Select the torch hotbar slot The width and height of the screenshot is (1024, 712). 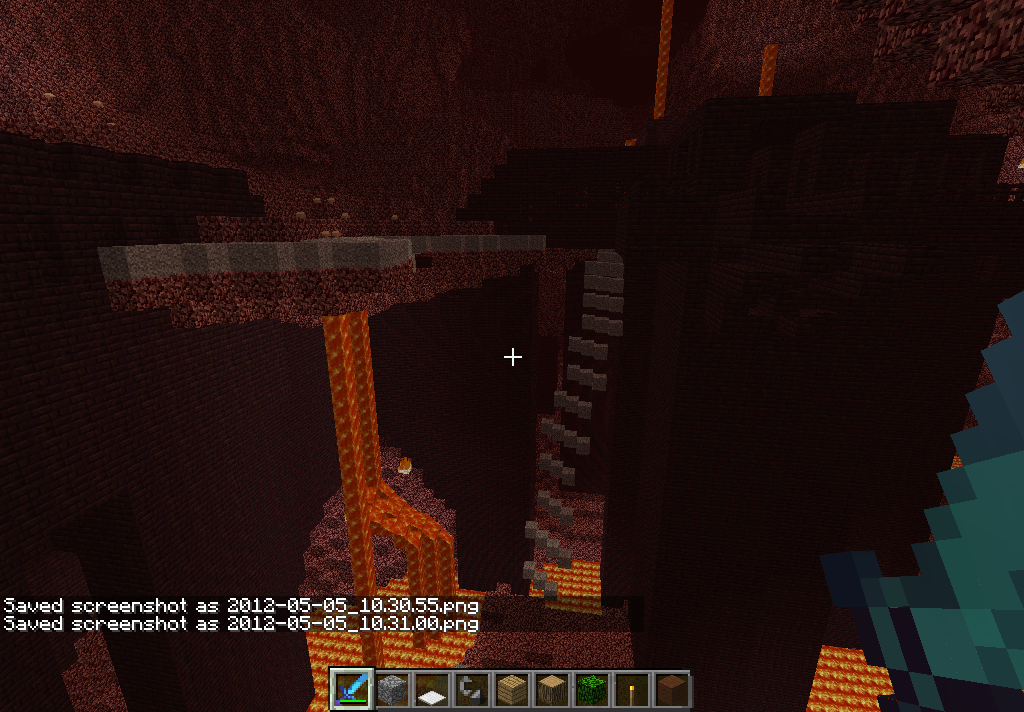[631, 690]
